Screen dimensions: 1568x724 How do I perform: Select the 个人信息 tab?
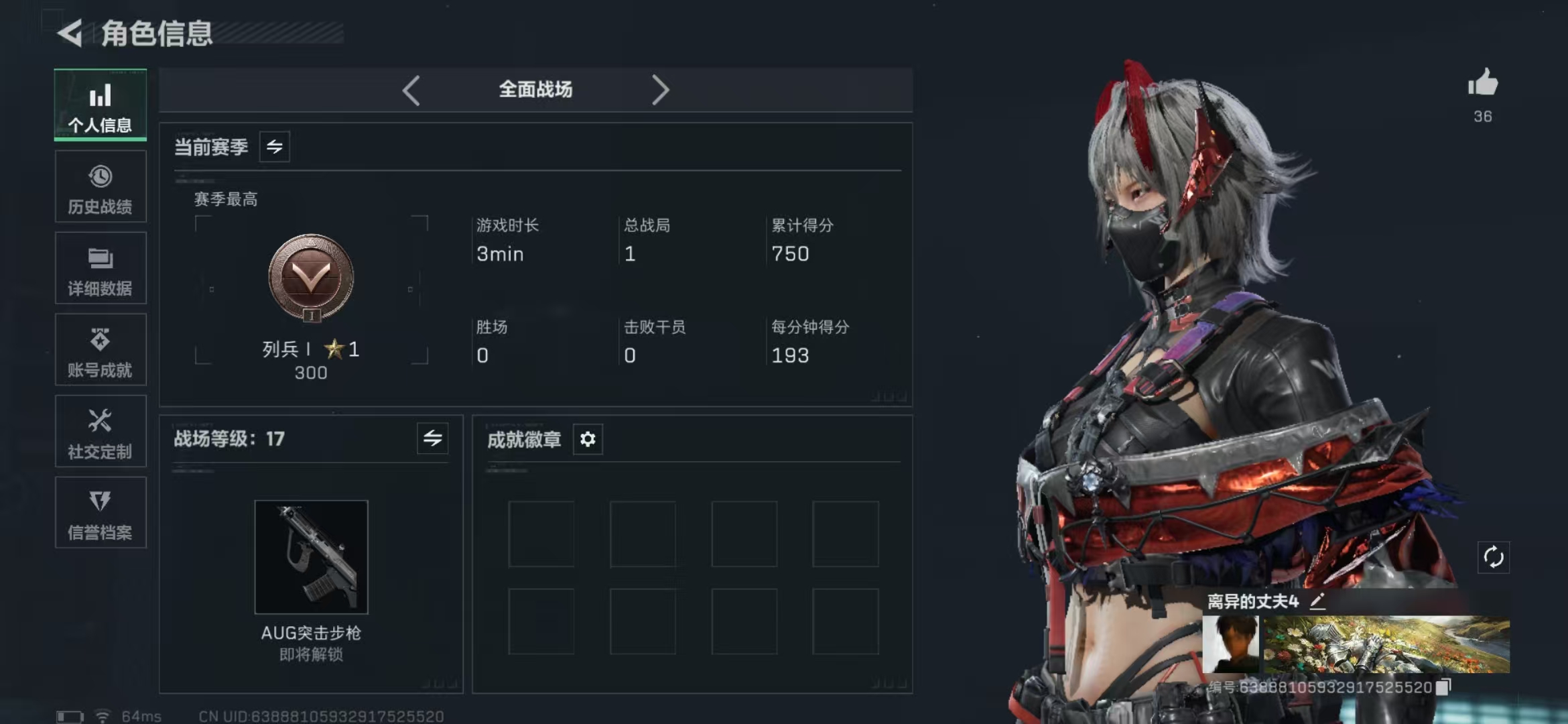click(101, 105)
